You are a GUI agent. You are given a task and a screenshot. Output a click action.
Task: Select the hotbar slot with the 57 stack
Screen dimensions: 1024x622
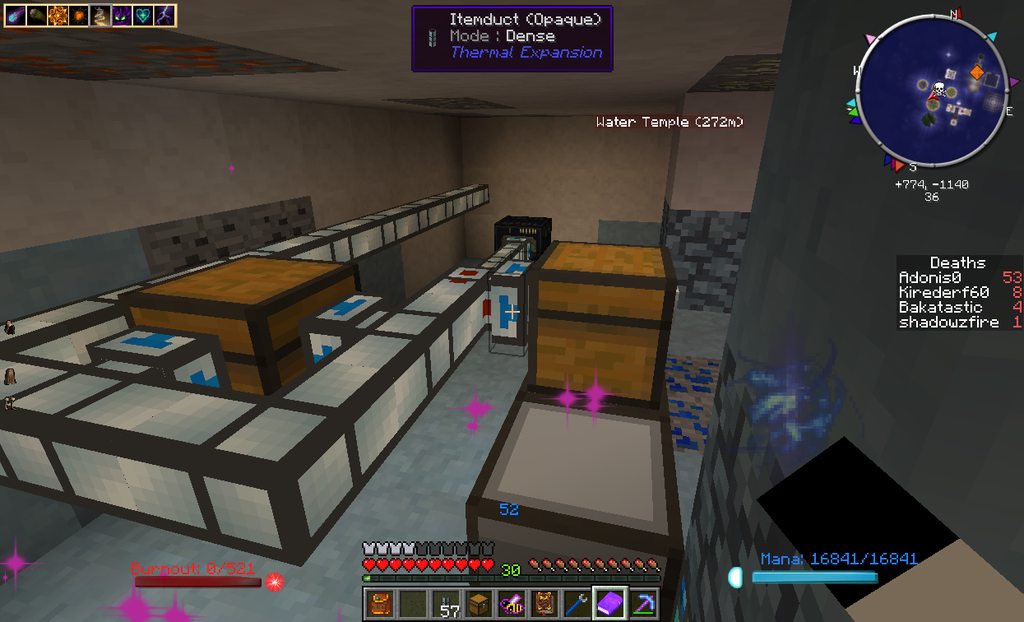449,604
